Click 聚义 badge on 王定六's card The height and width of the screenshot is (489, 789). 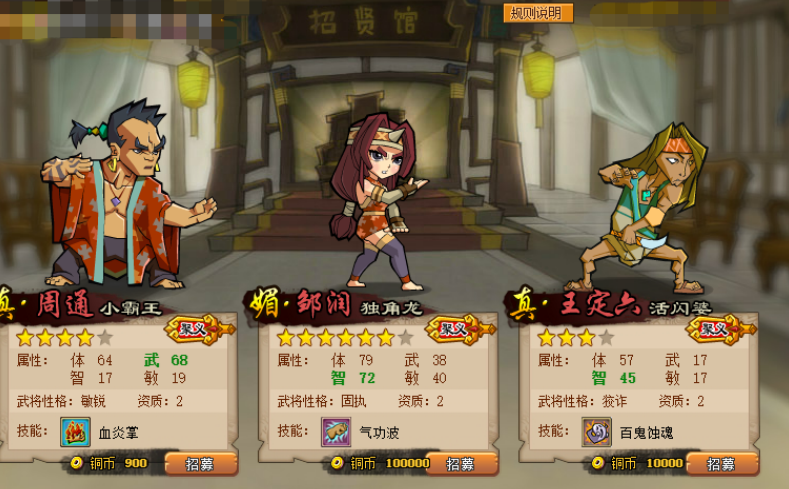point(714,328)
